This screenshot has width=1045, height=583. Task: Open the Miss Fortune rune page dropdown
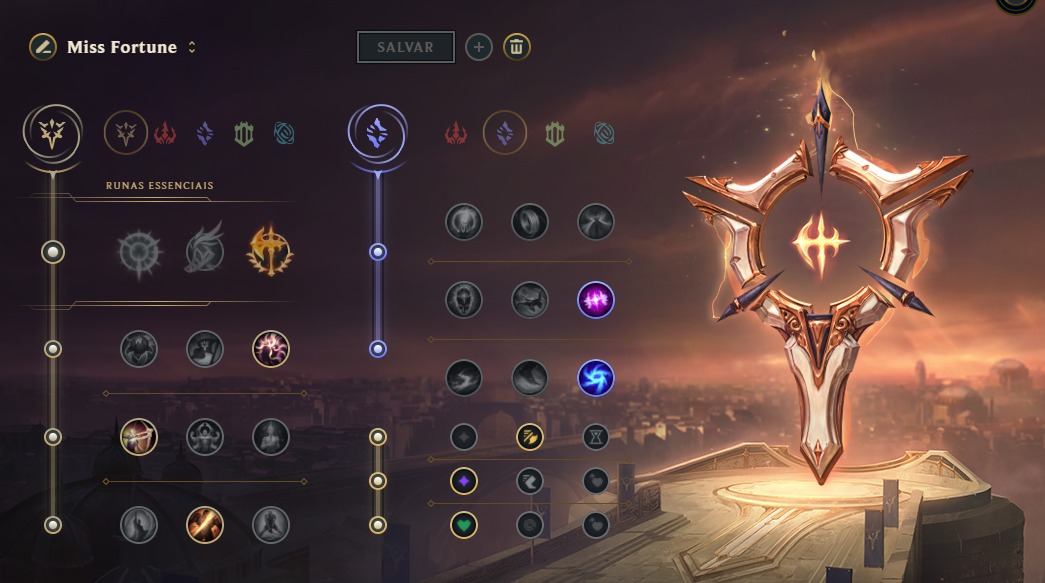[192, 48]
